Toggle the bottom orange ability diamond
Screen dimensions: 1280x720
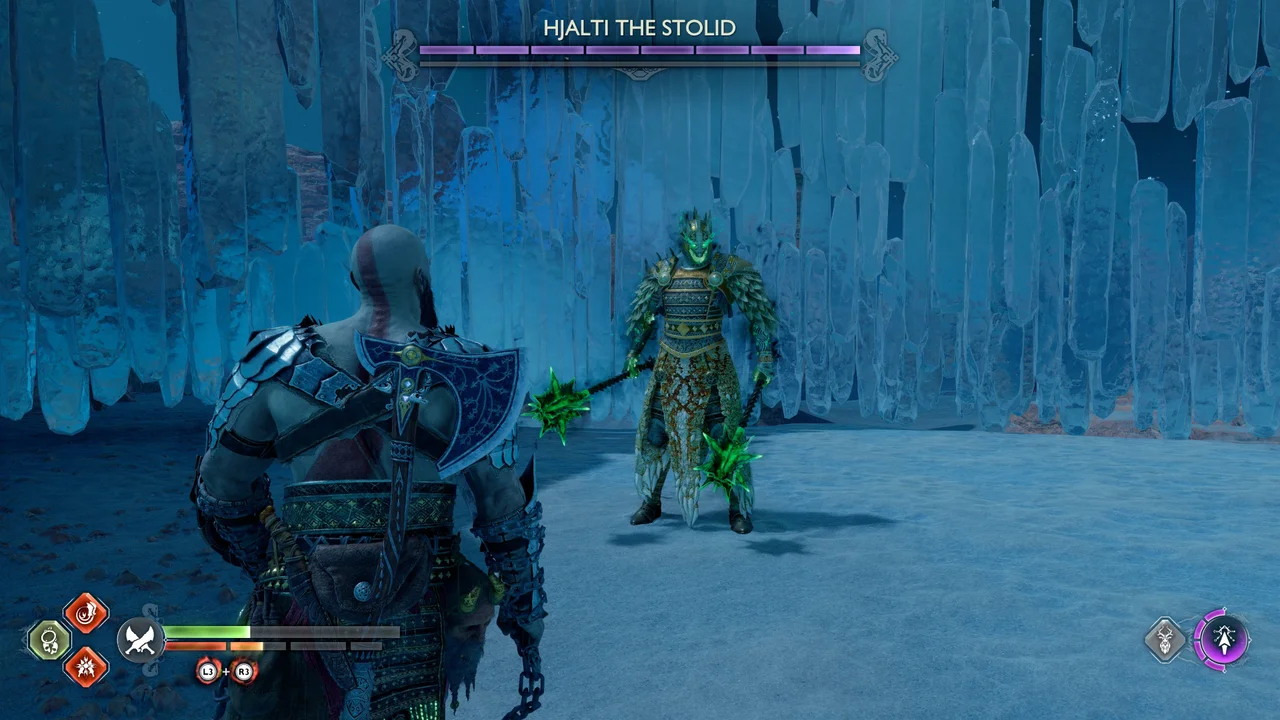pyautogui.click(x=85, y=668)
